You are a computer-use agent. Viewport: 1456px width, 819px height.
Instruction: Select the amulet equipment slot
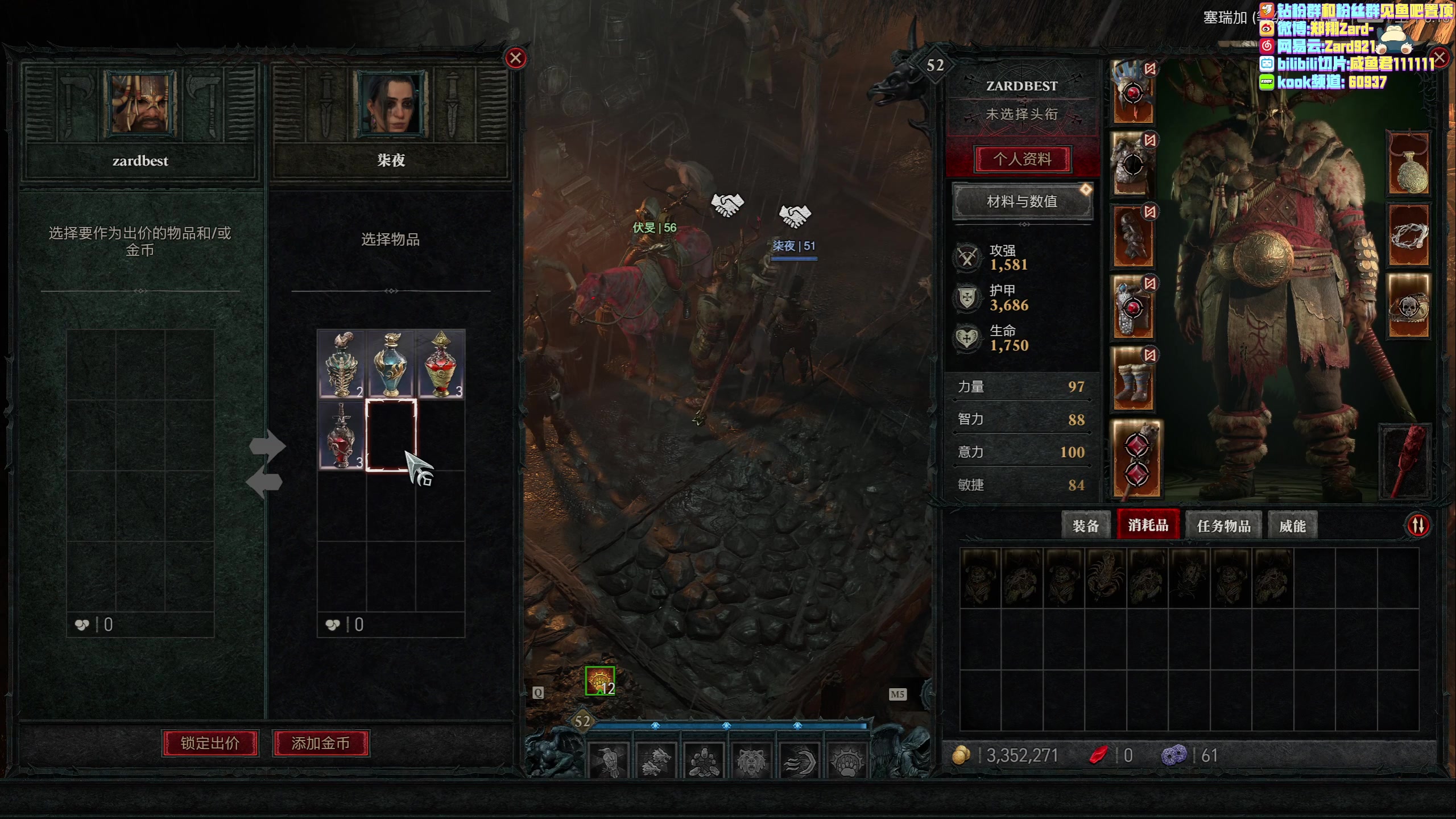(x=1409, y=164)
